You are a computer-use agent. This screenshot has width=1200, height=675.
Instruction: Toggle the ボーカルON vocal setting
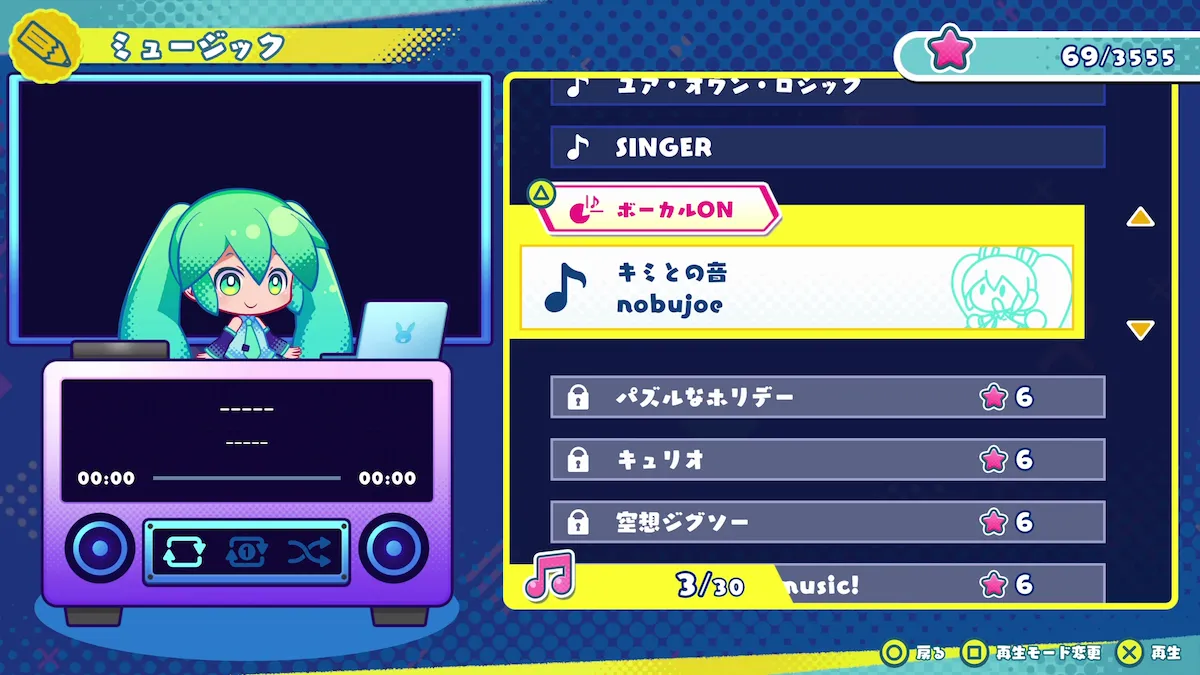658,209
